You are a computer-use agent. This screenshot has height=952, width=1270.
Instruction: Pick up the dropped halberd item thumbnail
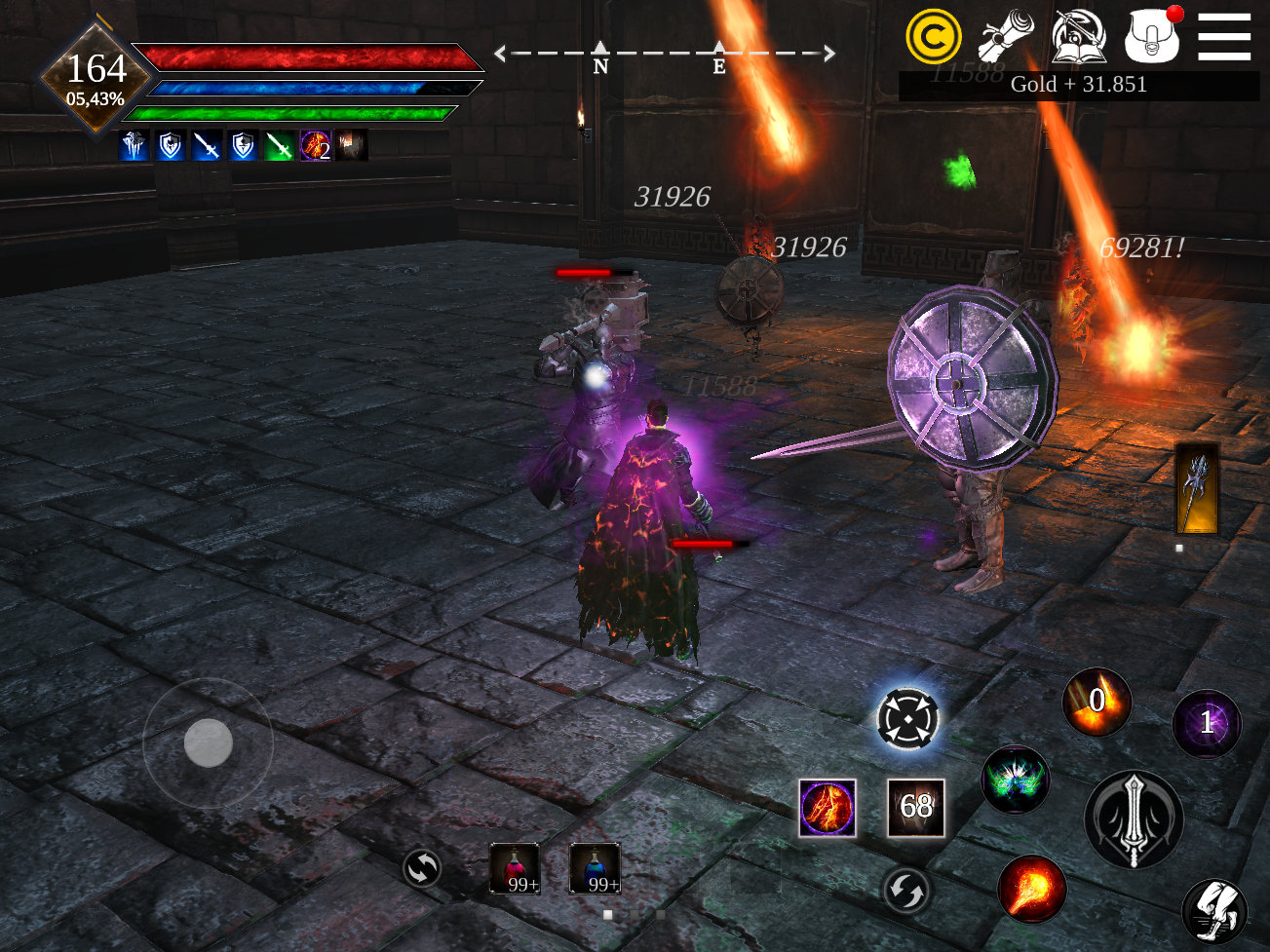pyautogui.click(x=1197, y=489)
